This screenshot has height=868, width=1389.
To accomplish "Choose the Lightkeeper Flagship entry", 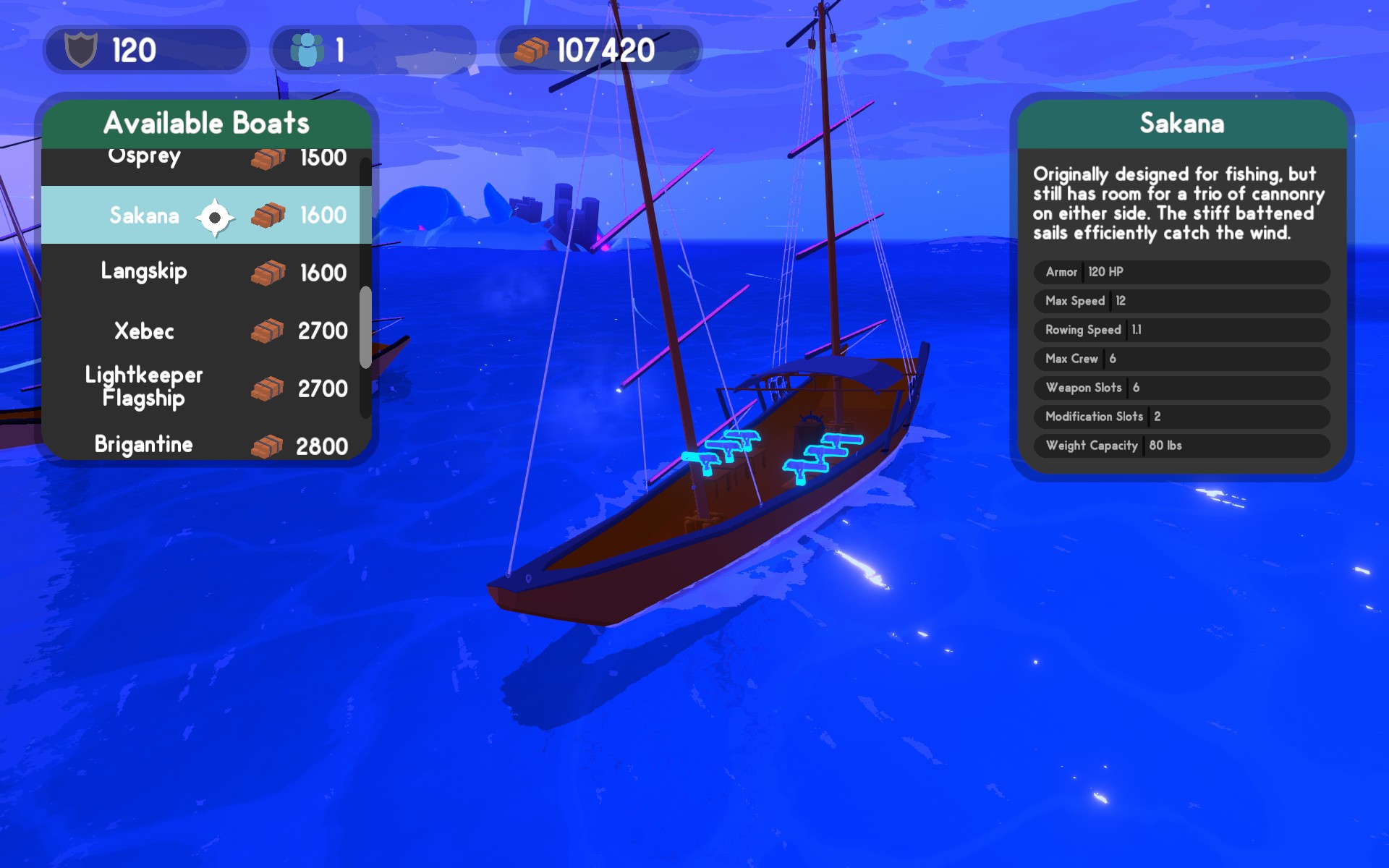I will click(x=203, y=388).
